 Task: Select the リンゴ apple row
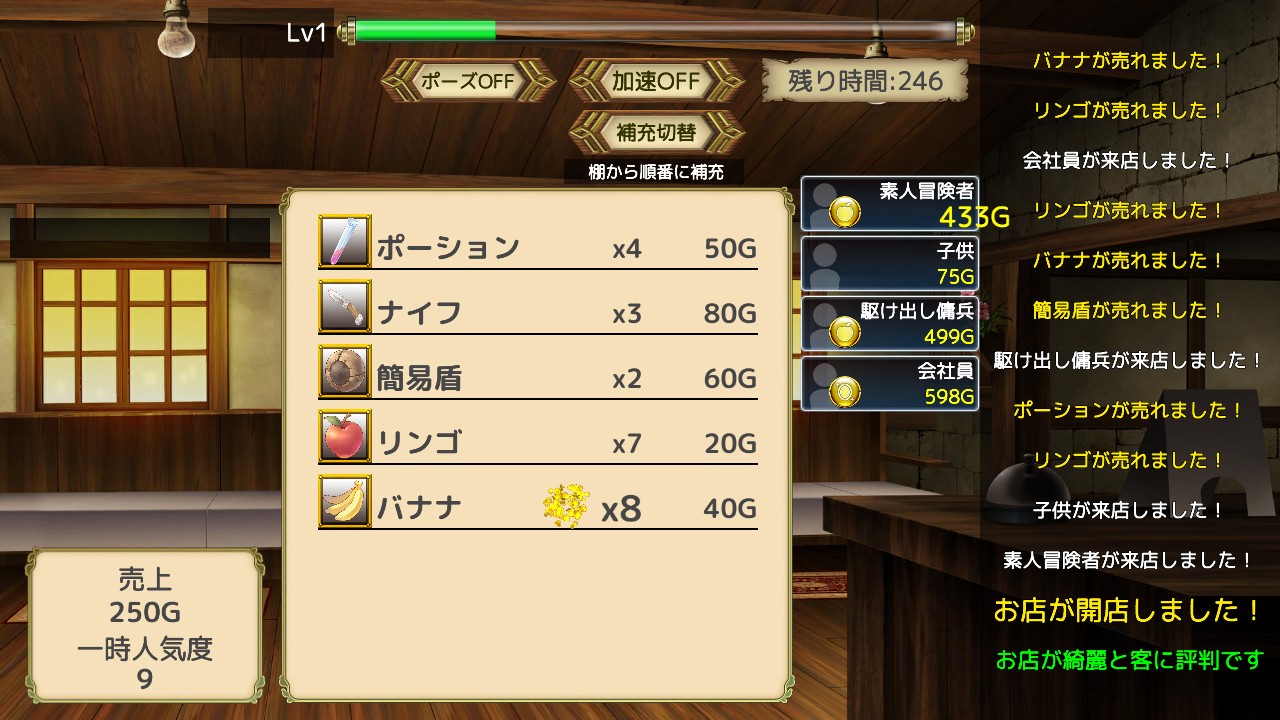(538, 443)
